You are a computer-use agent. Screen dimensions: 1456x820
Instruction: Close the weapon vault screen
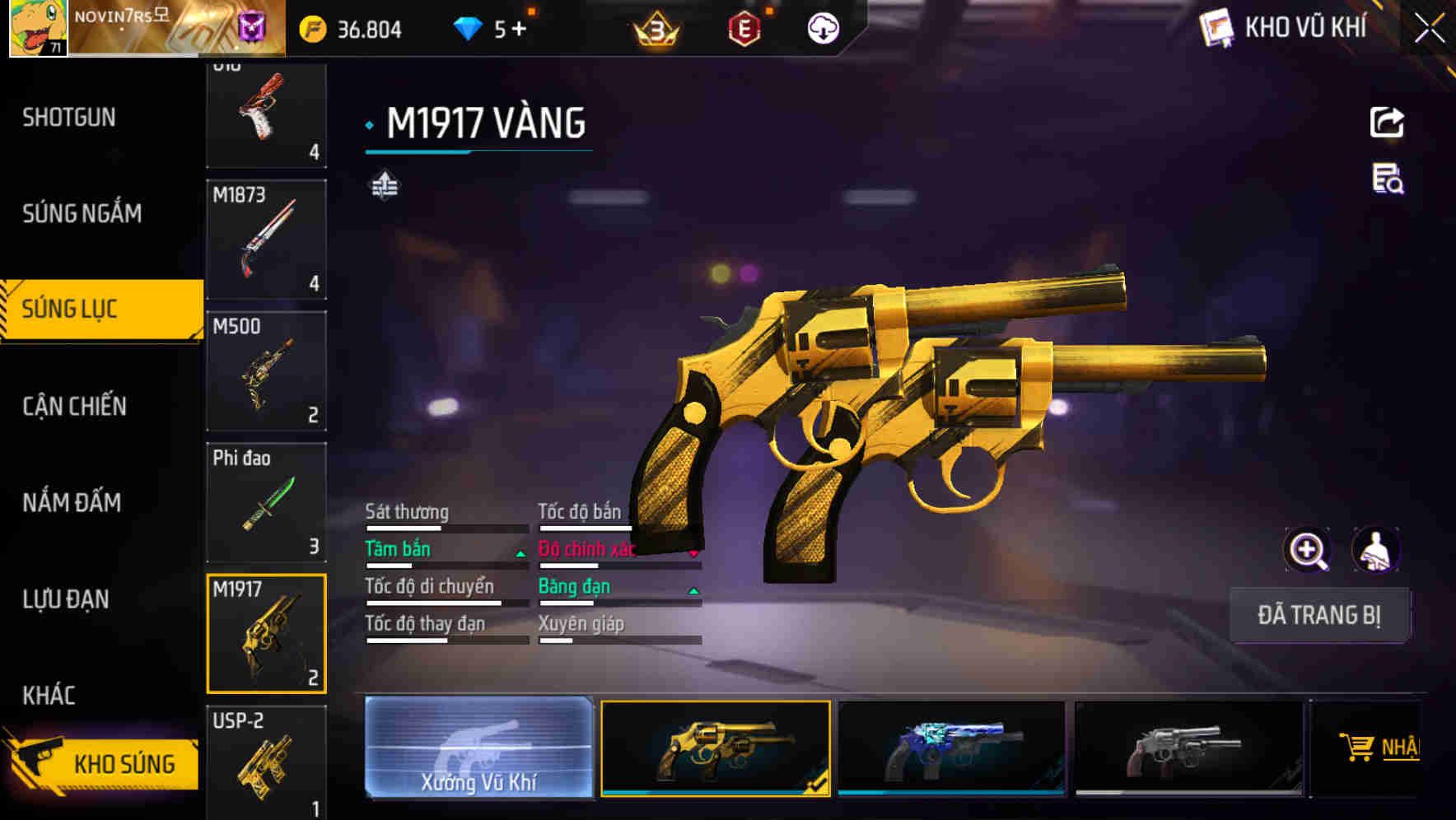pos(1429,29)
